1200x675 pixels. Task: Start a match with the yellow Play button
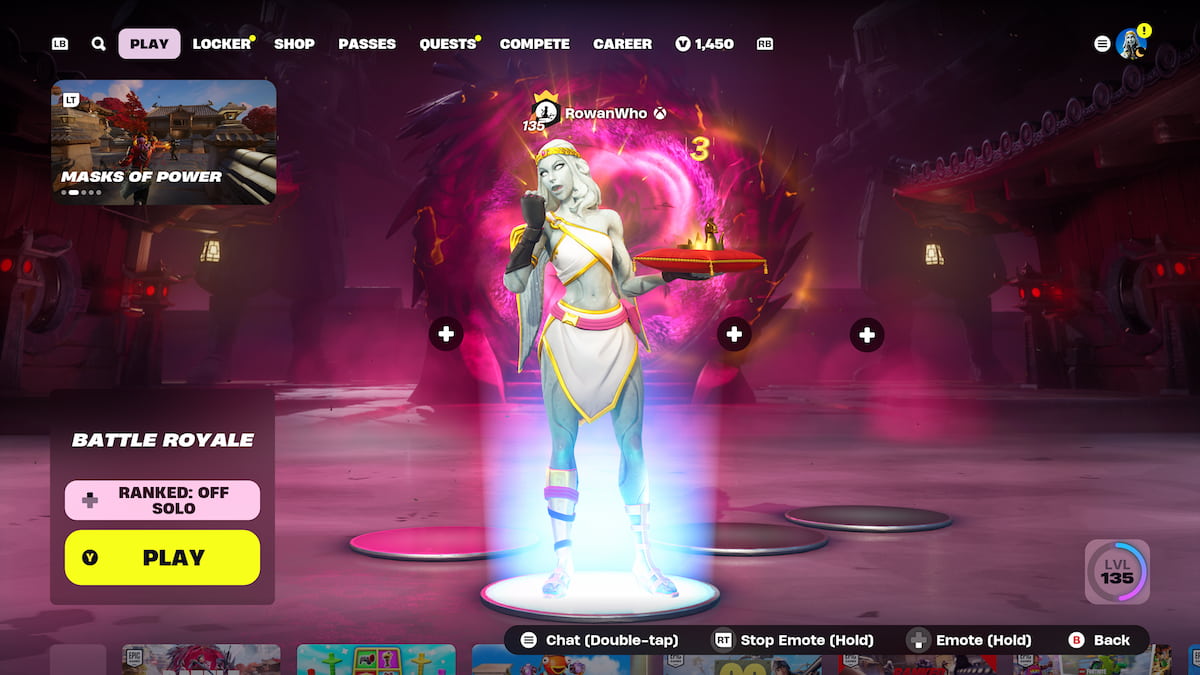pyautogui.click(x=162, y=558)
